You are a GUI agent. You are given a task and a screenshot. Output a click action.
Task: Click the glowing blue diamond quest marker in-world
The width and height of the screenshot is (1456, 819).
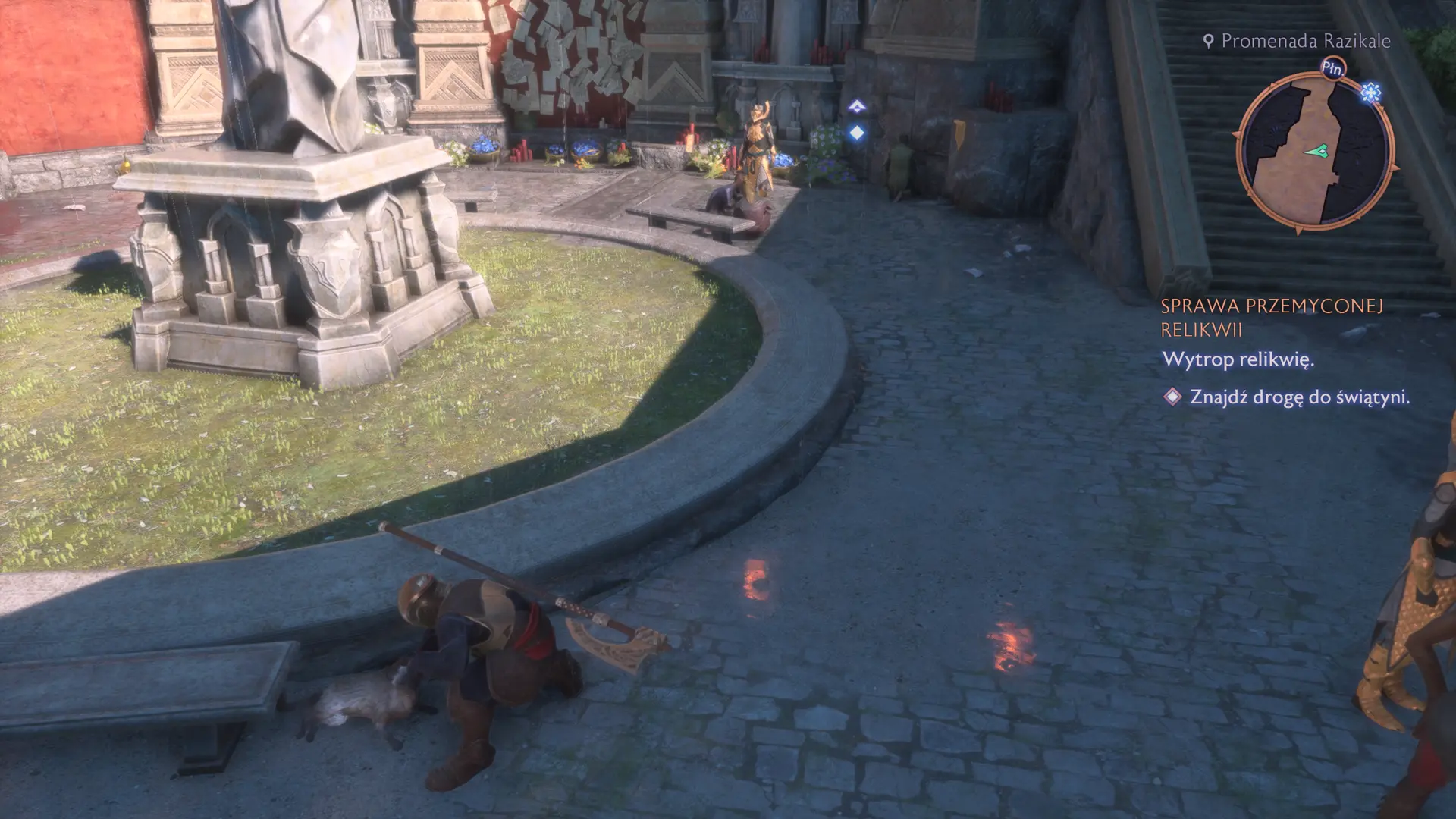(857, 133)
